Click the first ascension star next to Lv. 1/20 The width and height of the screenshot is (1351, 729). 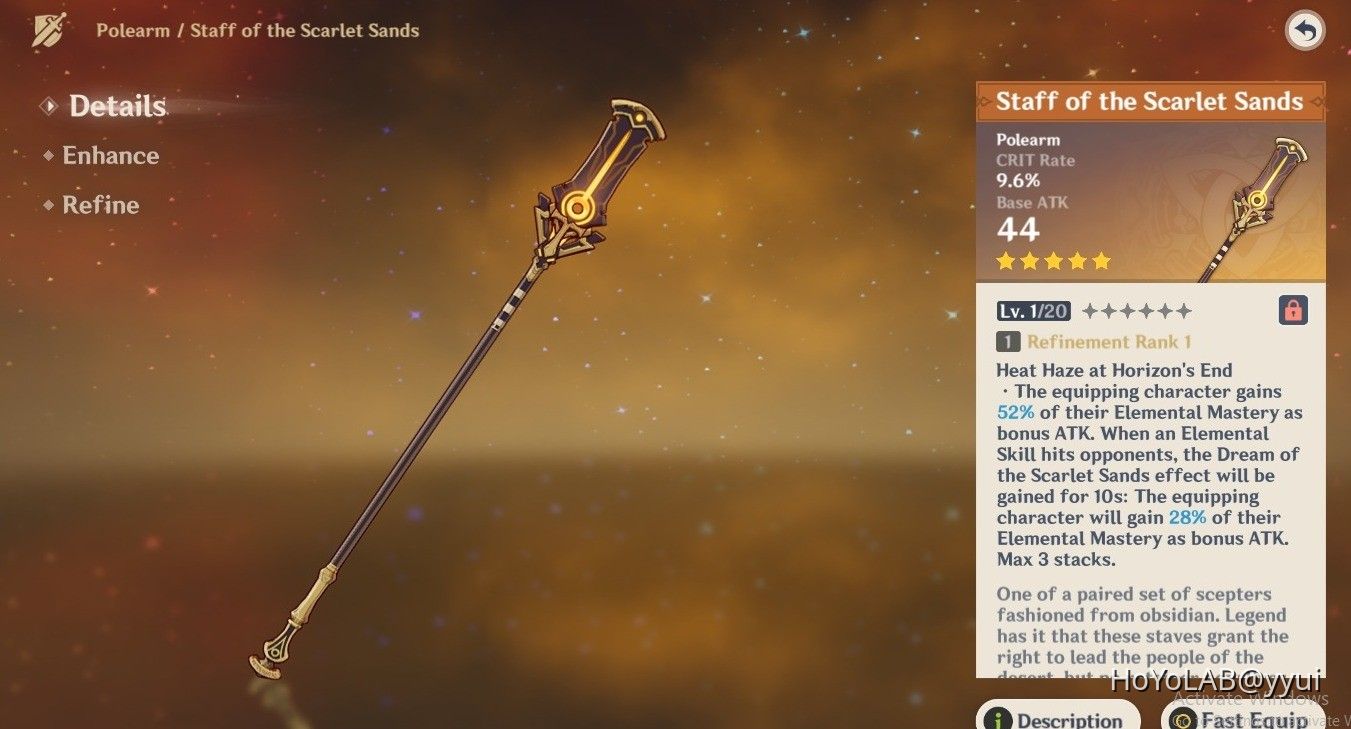click(1092, 310)
